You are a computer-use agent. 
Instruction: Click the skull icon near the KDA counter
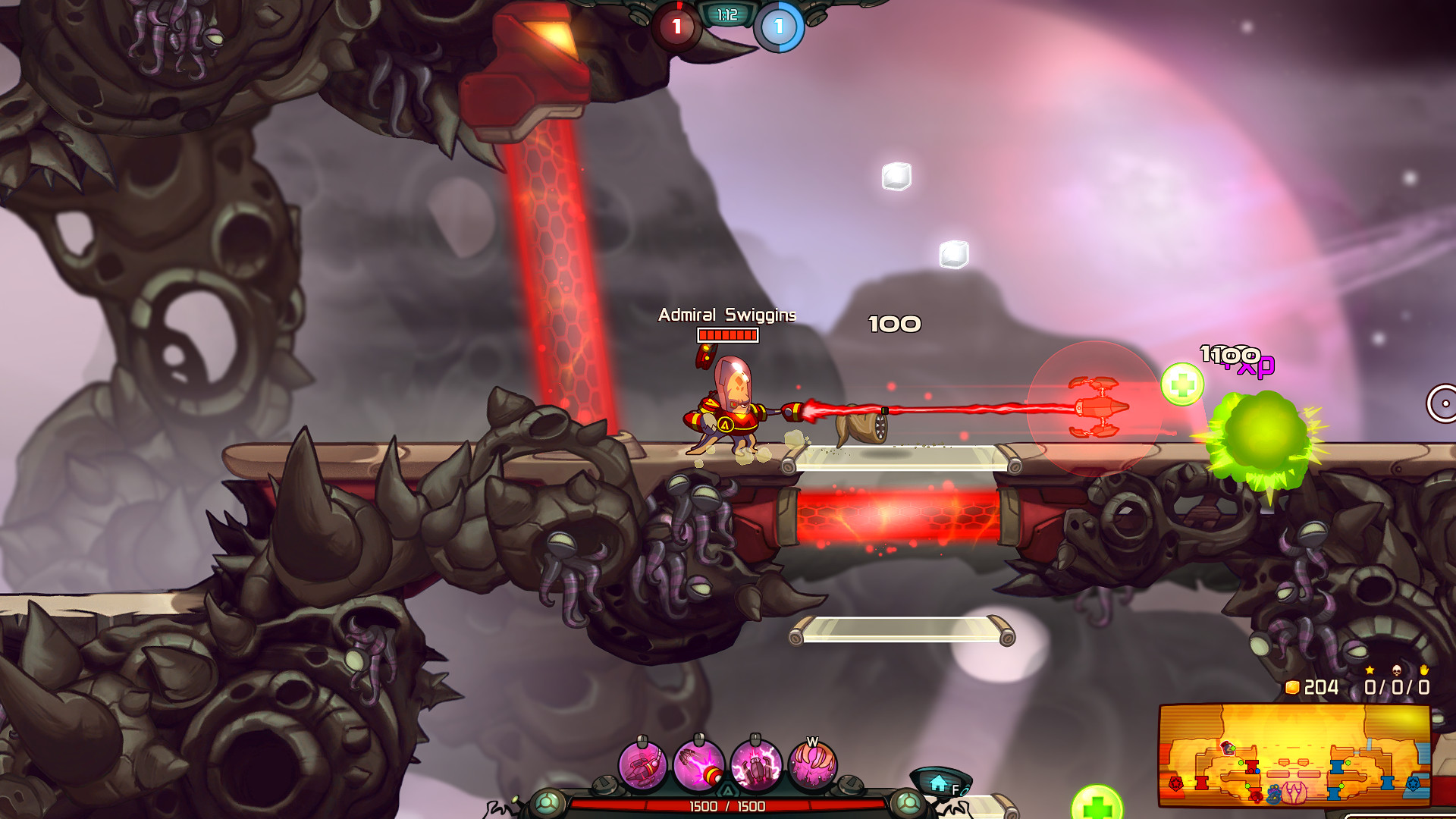(1397, 672)
